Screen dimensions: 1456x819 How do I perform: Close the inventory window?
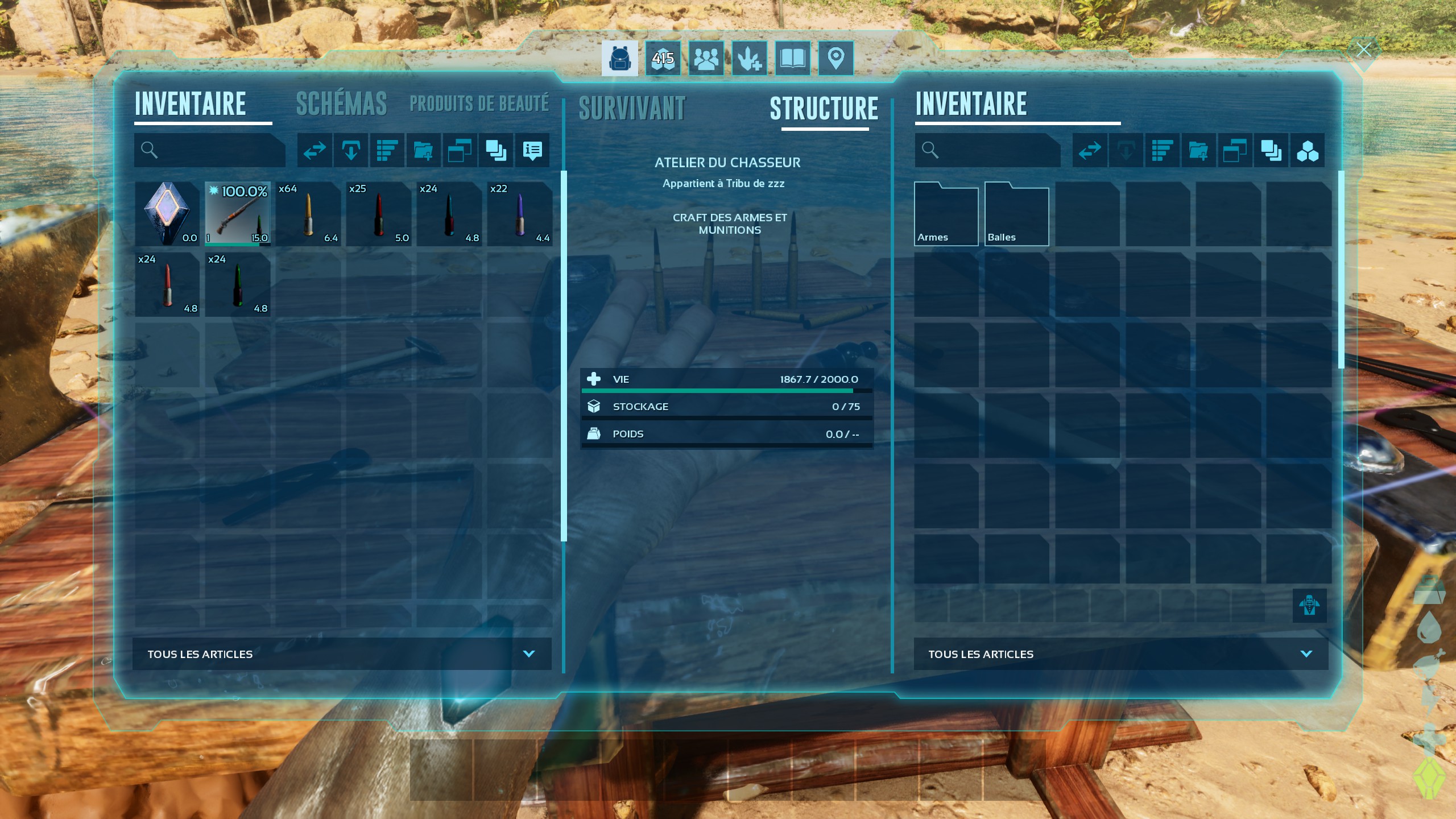point(1363,50)
